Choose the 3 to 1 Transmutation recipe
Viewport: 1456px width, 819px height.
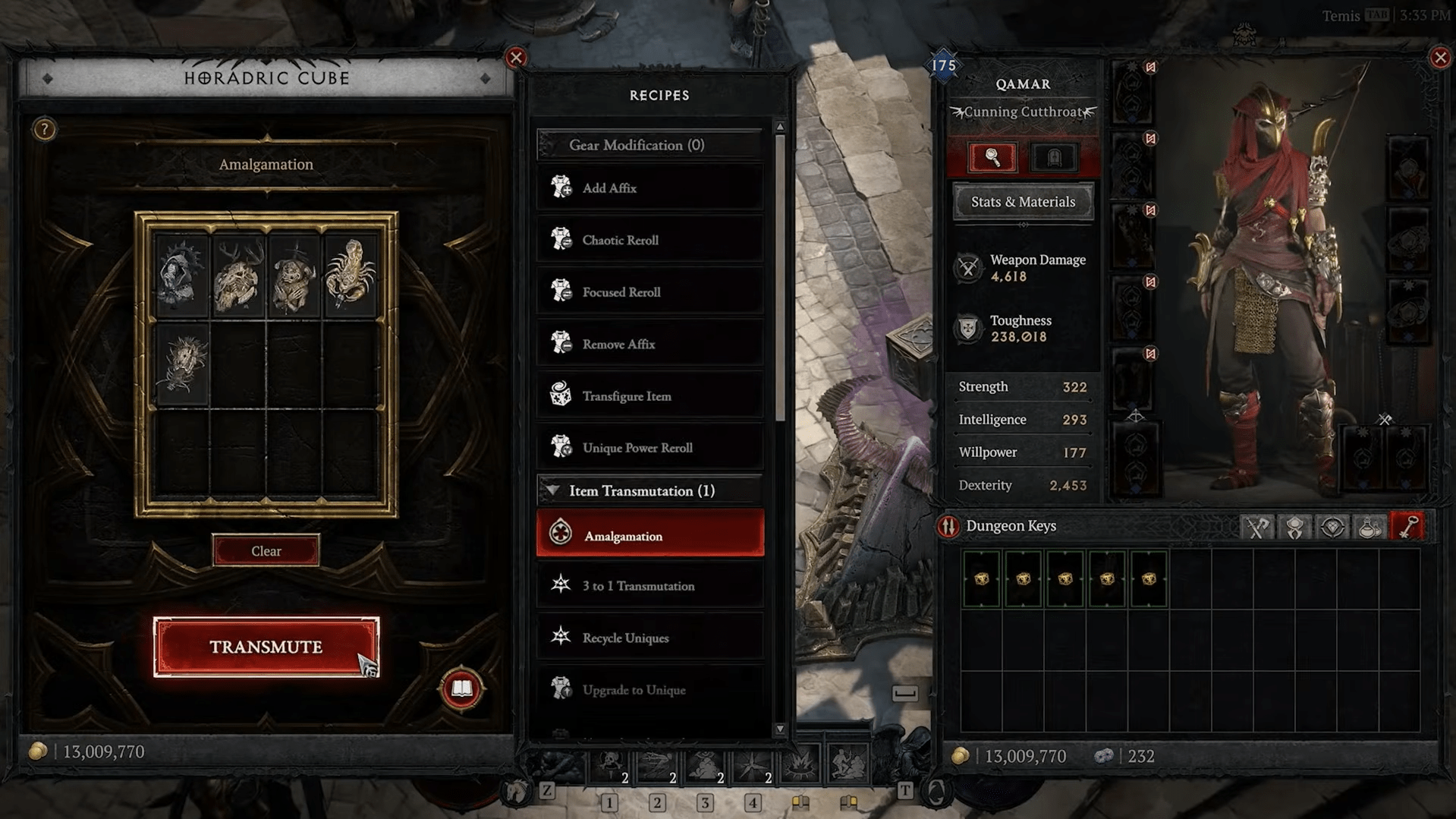649,586
